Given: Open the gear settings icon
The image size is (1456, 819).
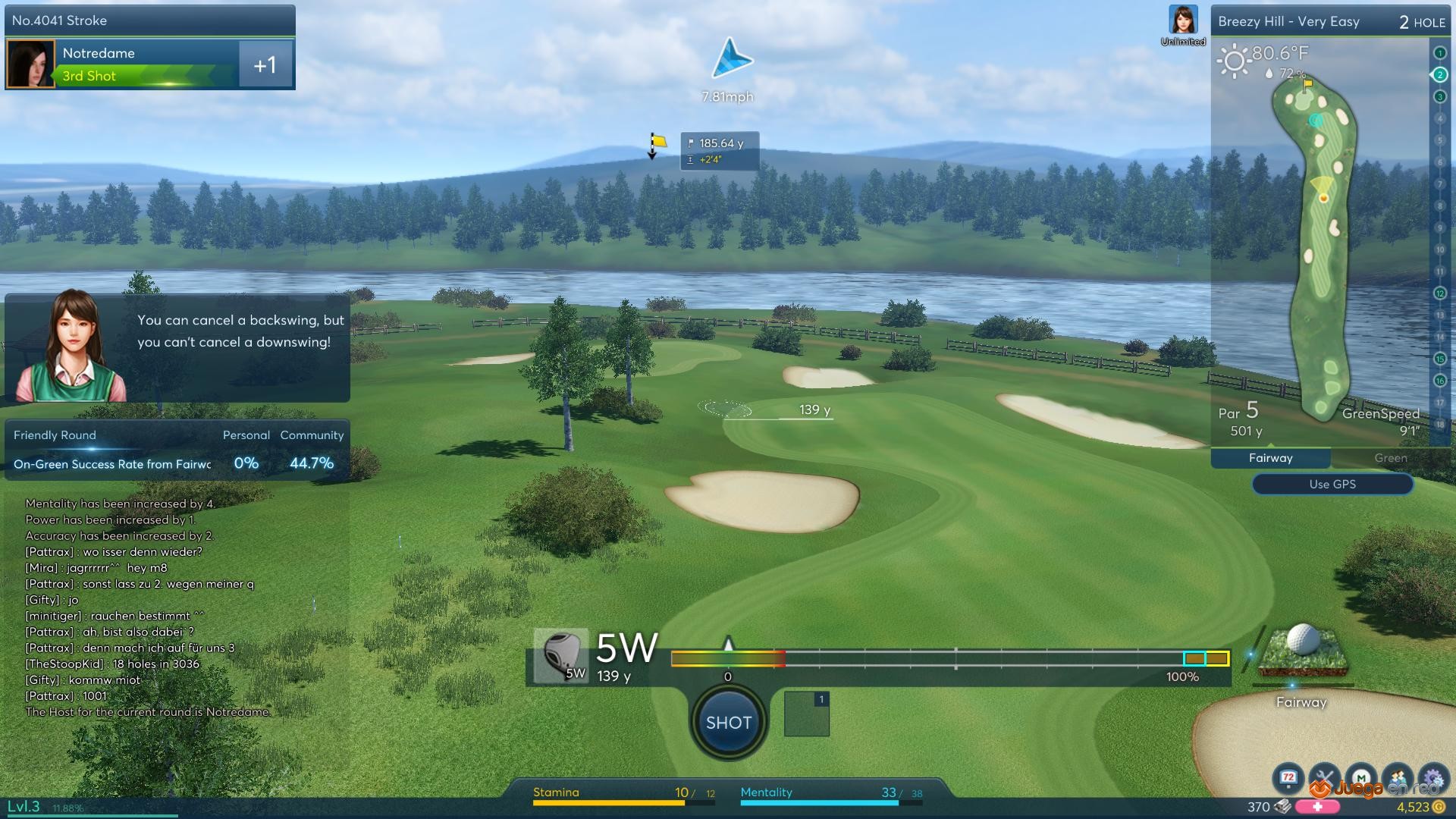Looking at the screenshot, I should tap(1432, 777).
